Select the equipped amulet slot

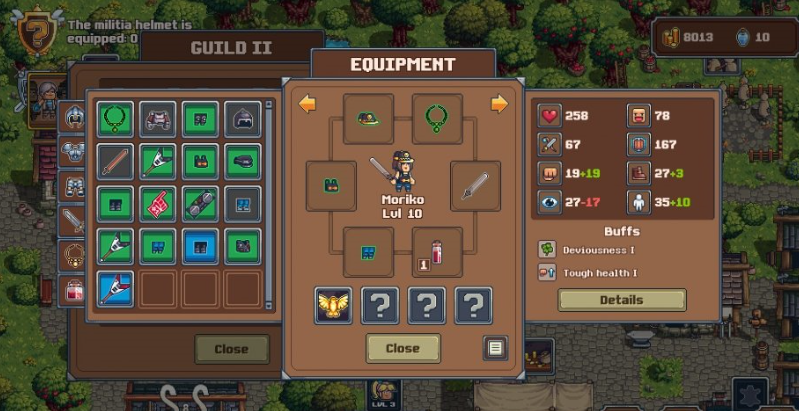tap(437, 118)
